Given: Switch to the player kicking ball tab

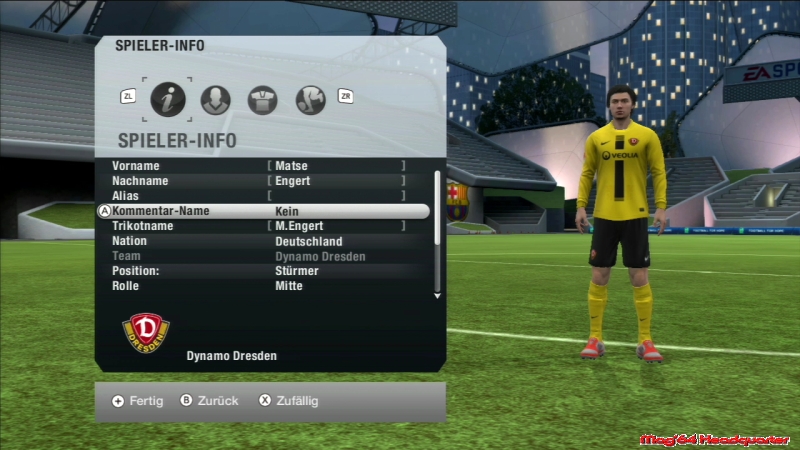Looking at the screenshot, I should pos(311,99).
